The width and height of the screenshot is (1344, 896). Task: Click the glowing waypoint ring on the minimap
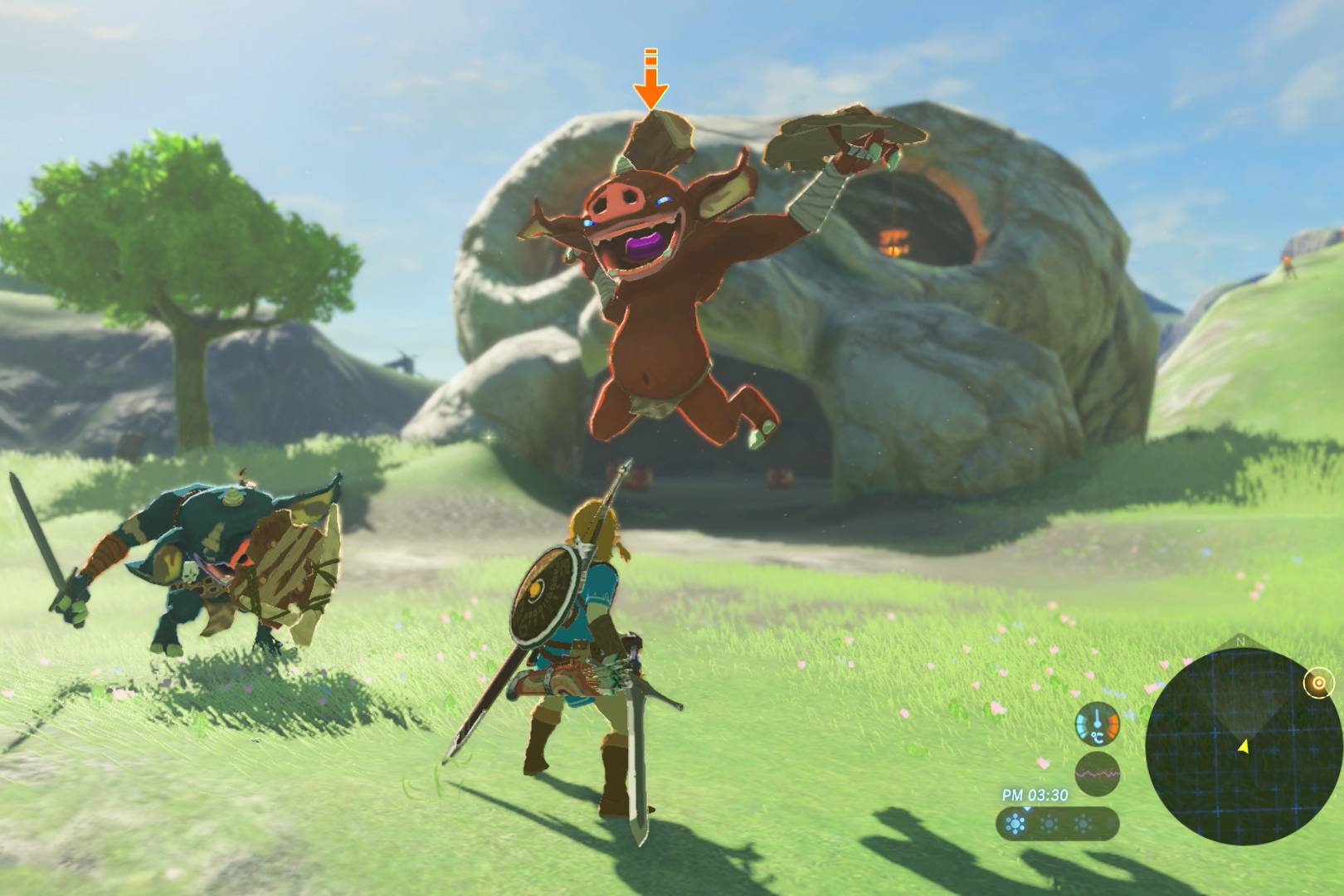point(1320,683)
